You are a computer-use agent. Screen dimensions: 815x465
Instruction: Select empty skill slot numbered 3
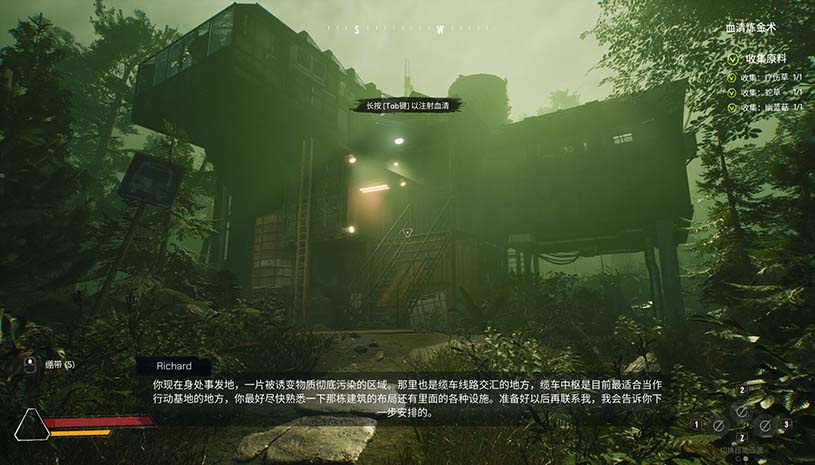coord(765,425)
